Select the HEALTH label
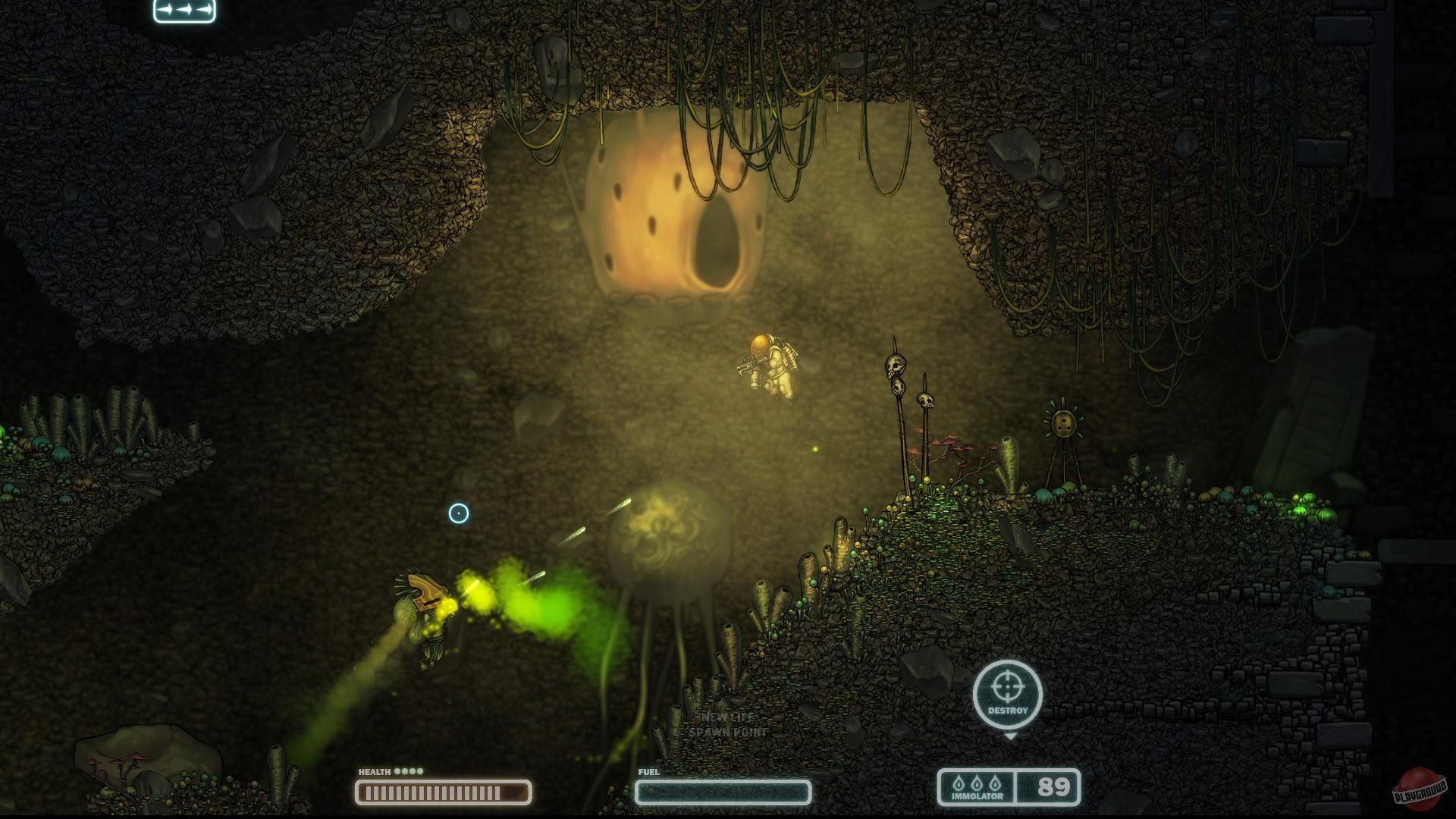Image resolution: width=1456 pixels, height=819 pixels. coord(373,770)
